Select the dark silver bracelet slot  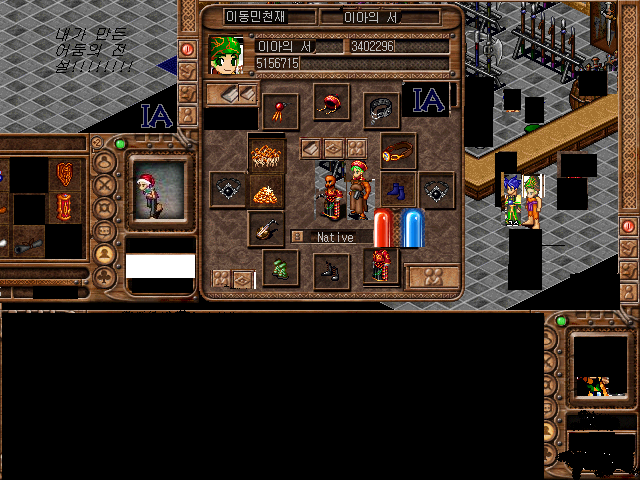[381, 108]
